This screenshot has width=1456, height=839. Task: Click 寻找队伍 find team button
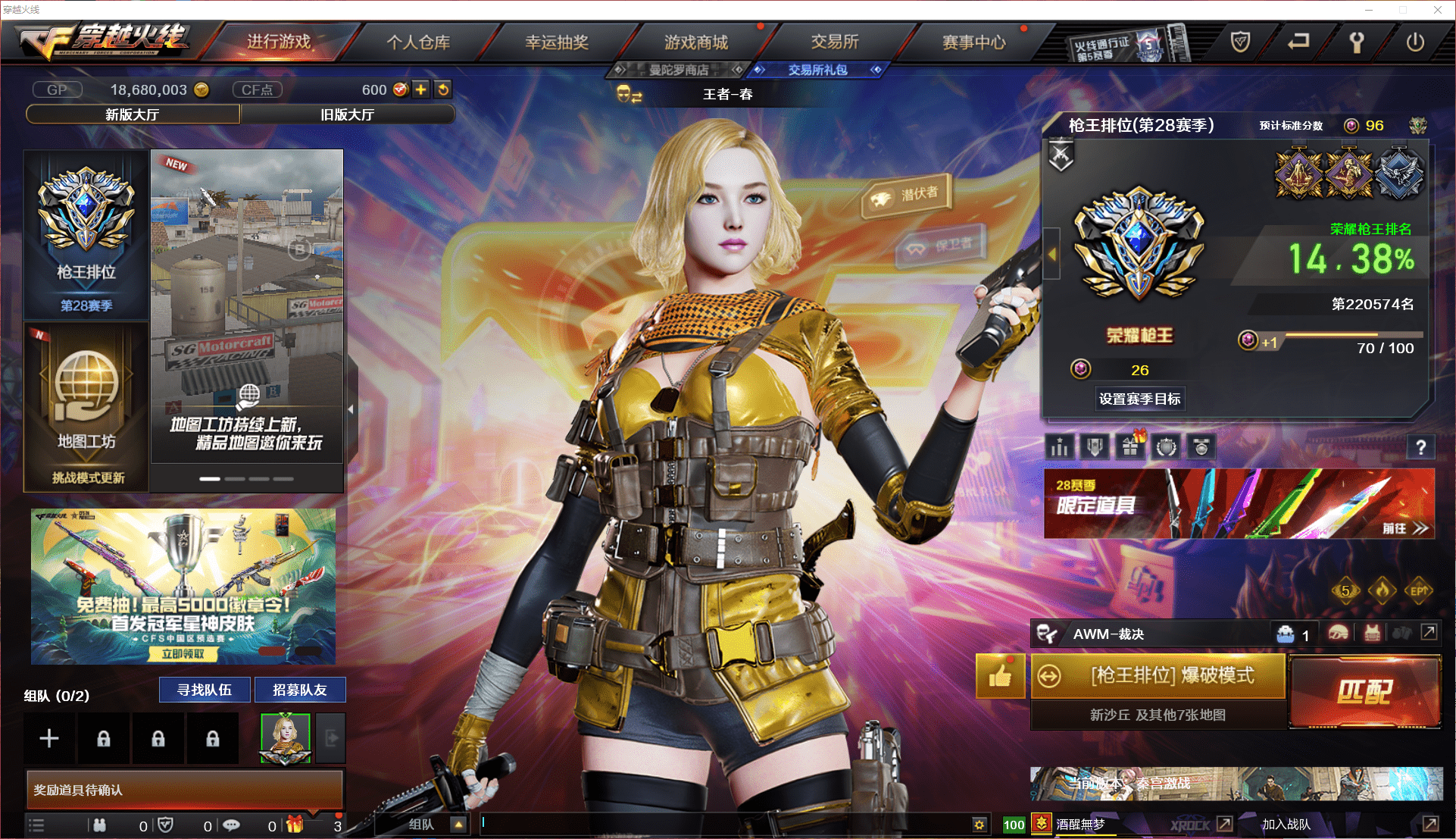coord(204,690)
